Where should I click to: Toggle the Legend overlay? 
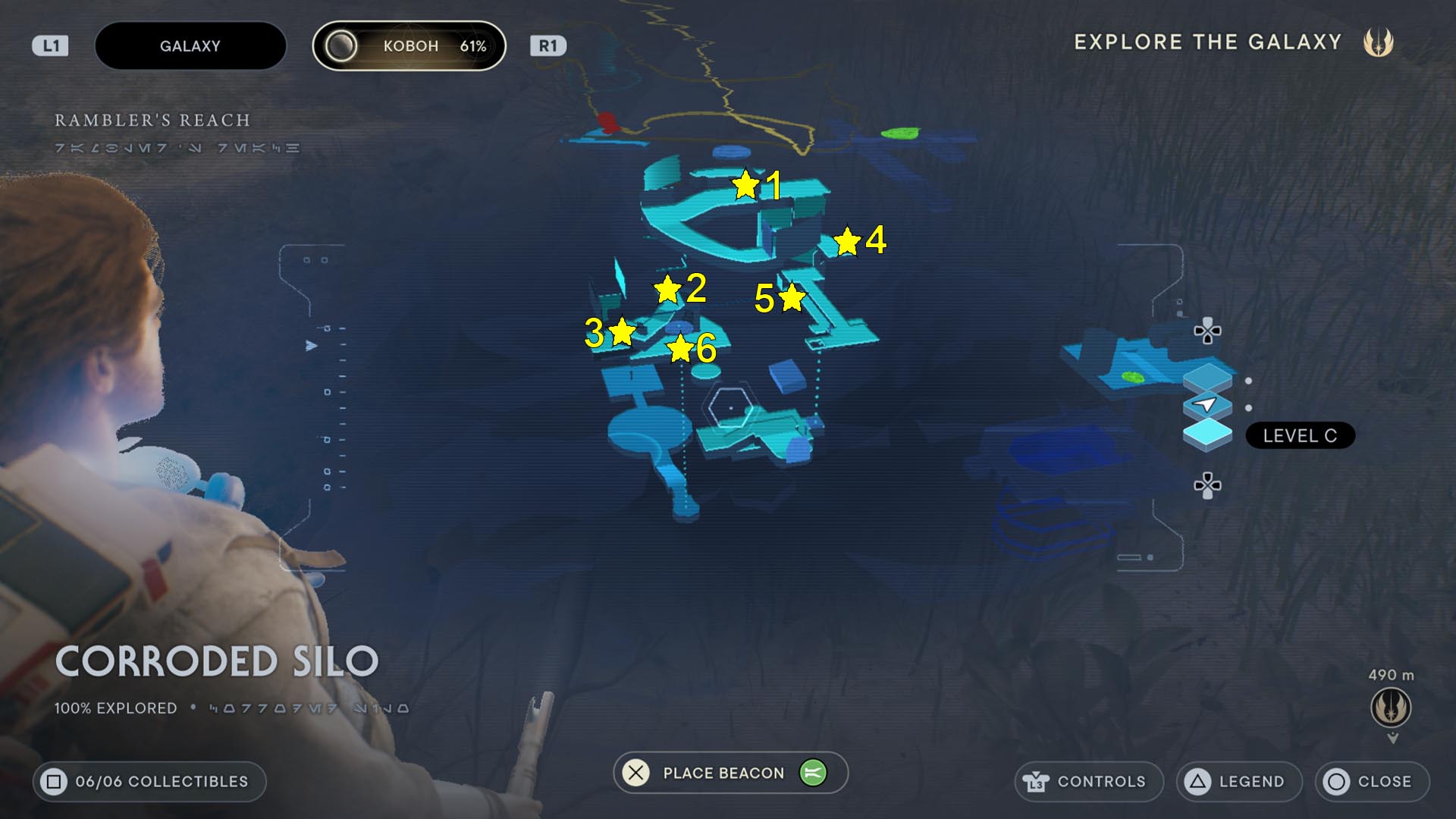click(1239, 781)
